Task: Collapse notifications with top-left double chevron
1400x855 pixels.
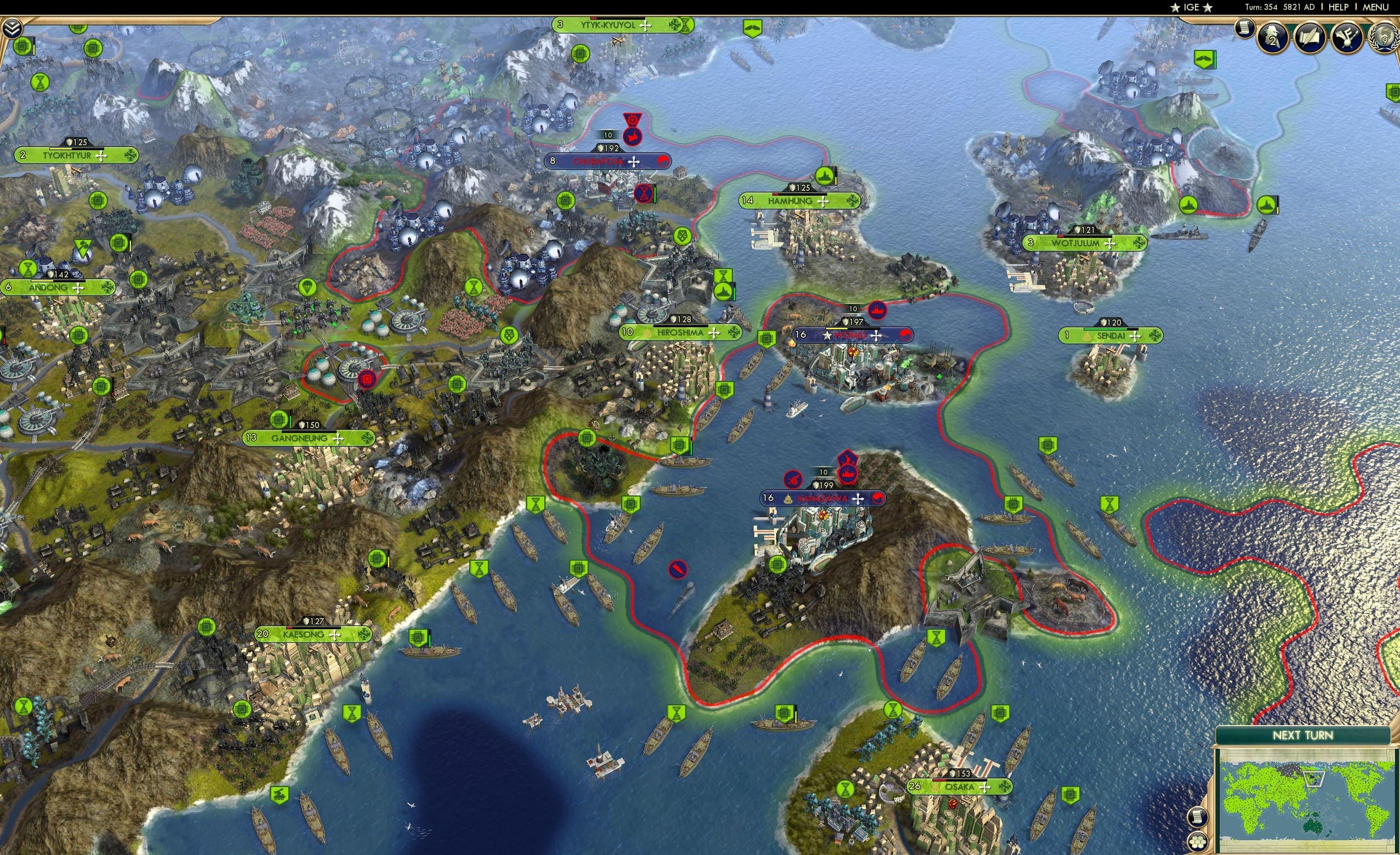Action: (12, 29)
